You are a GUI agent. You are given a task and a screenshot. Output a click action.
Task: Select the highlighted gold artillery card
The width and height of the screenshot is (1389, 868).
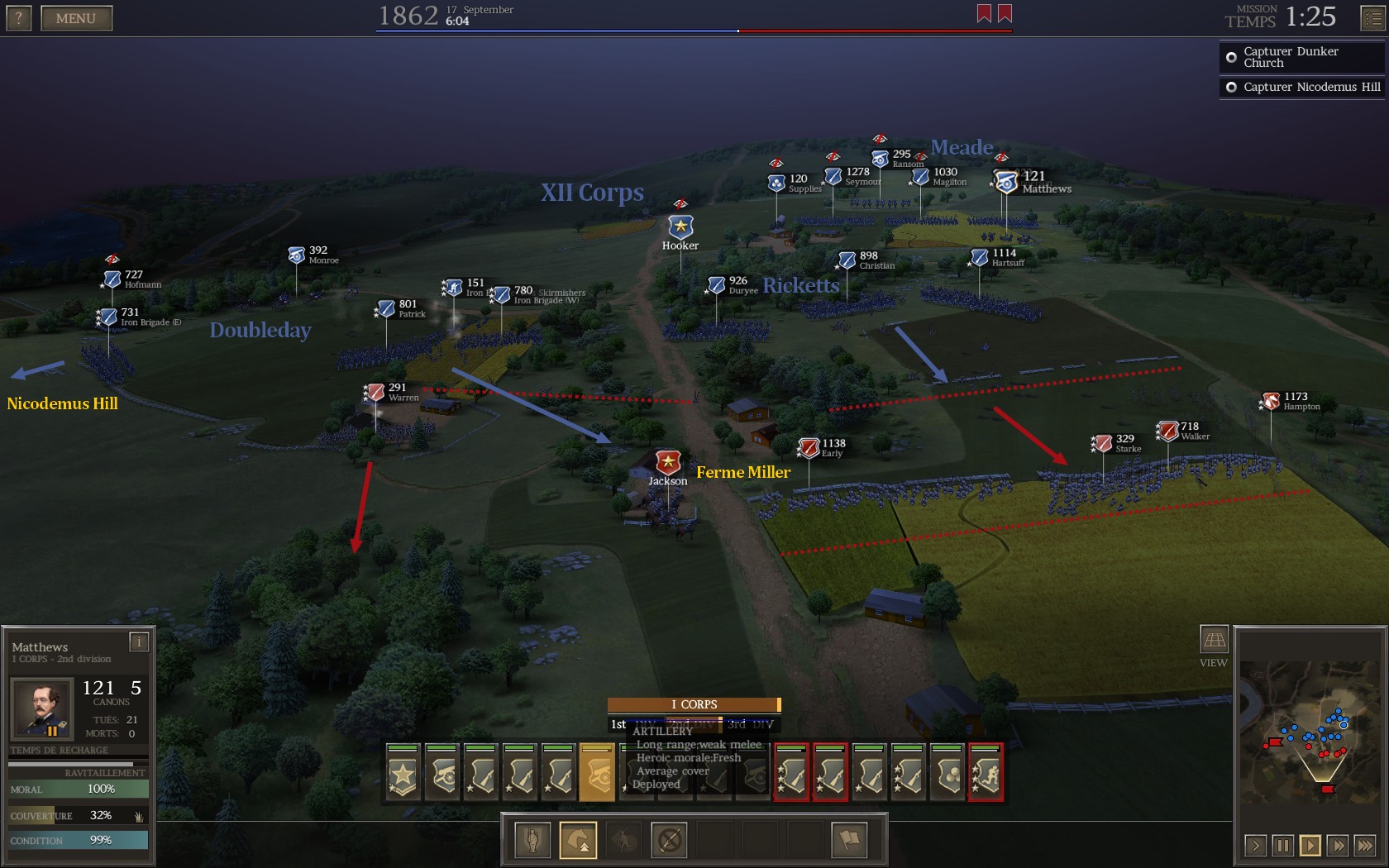pyautogui.click(x=597, y=774)
